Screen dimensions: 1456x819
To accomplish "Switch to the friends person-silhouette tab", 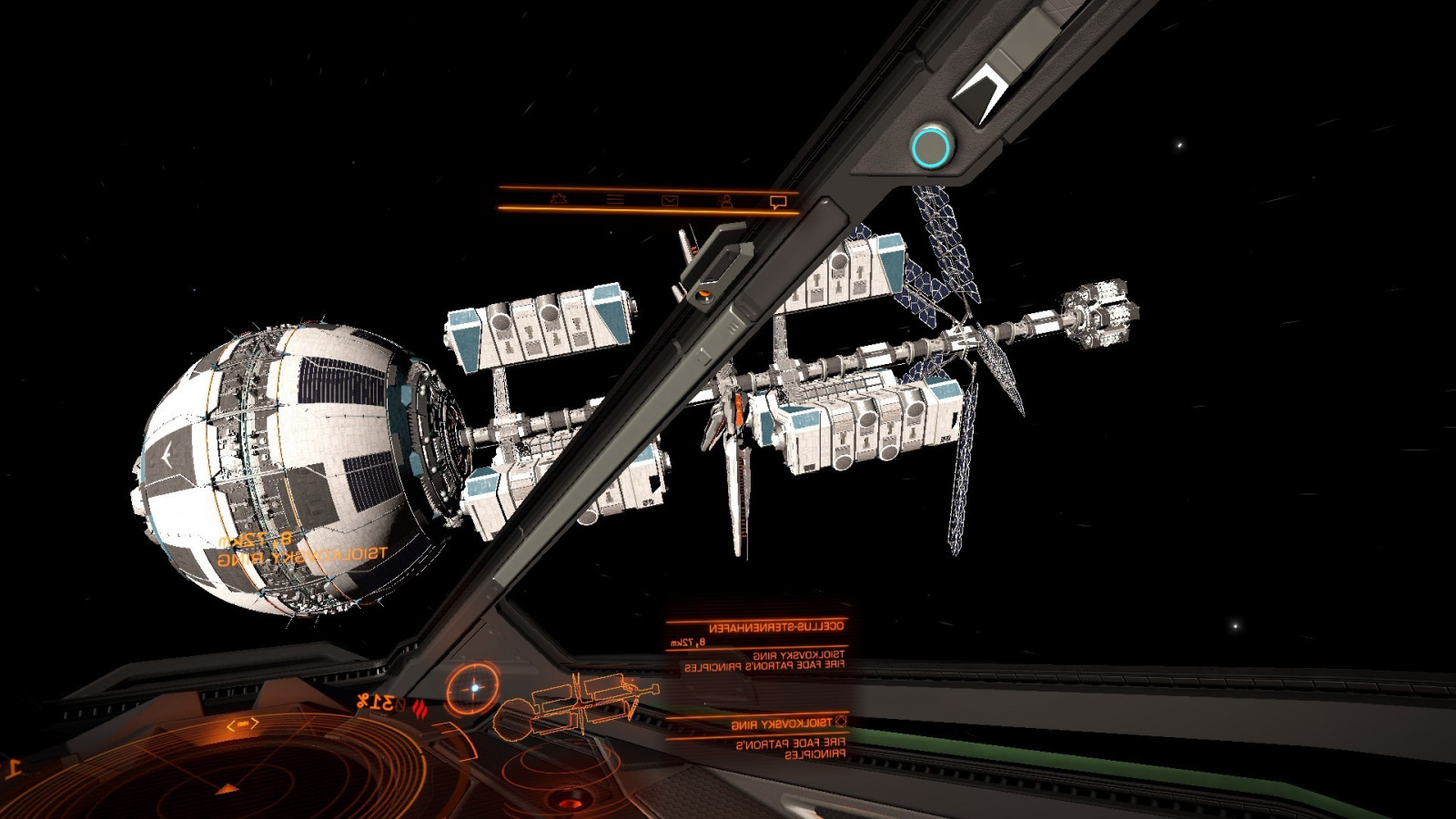I will point(724,200).
